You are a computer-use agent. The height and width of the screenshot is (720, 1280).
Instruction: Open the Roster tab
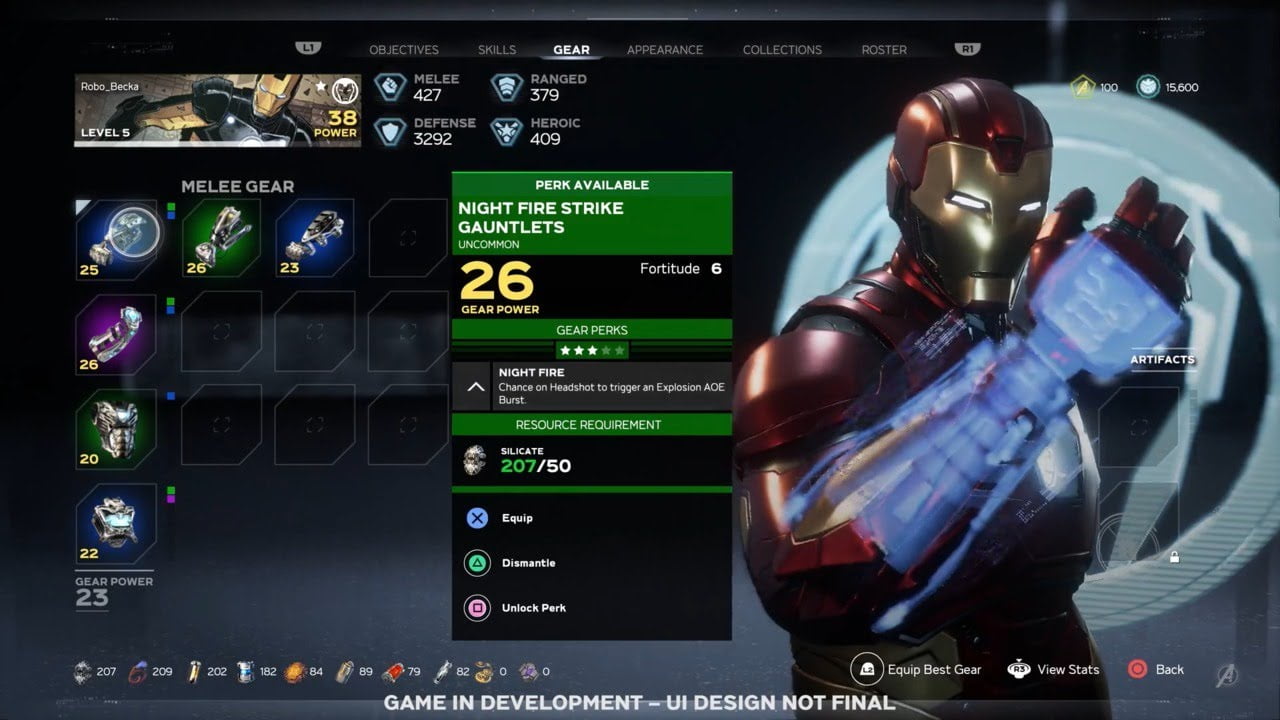tap(884, 50)
